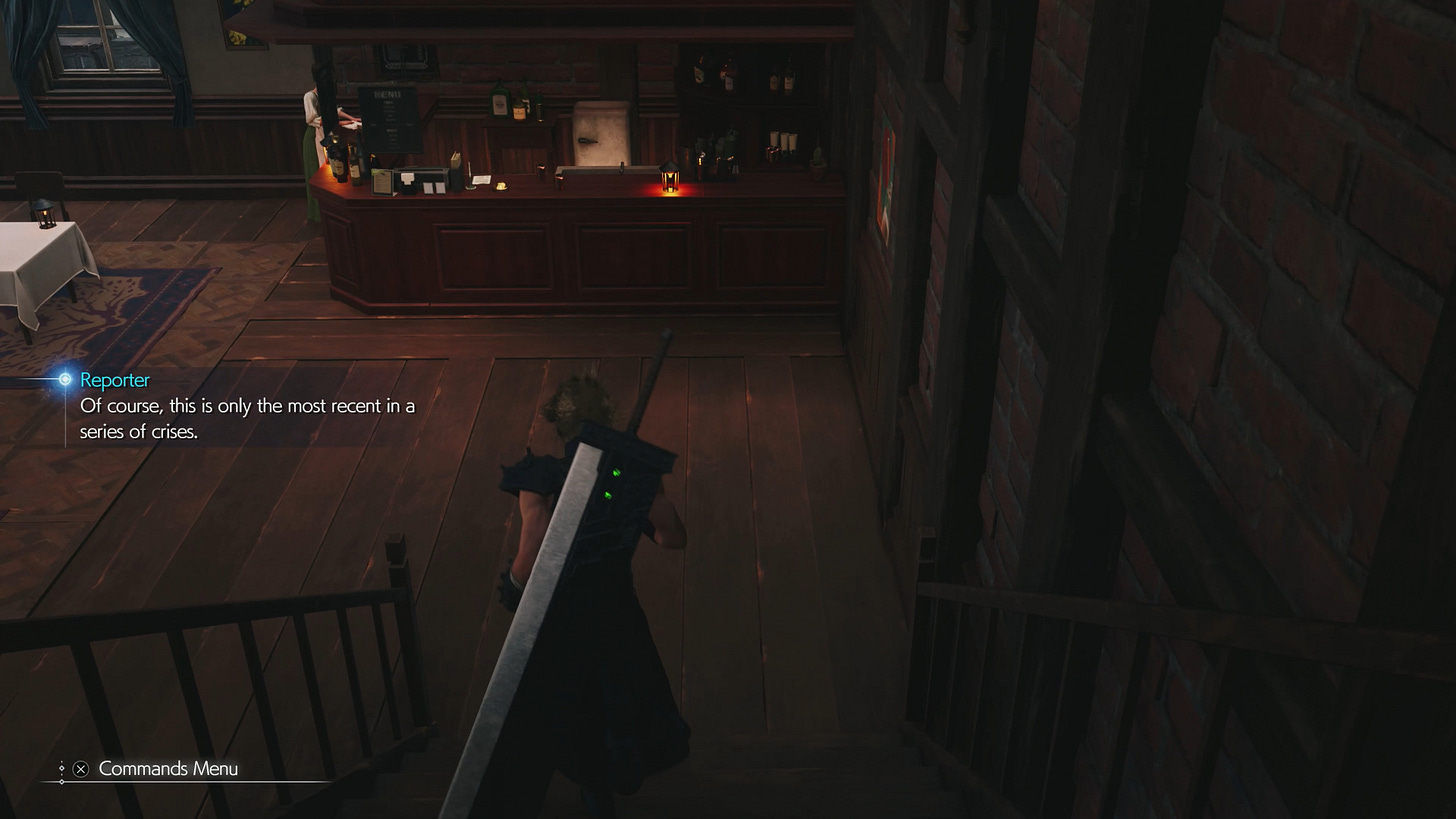The height and width of the screenshot is (819, 1456).
Task: Select the small candle on the counter
Action: pyautogui.click(x=500, y=185)
